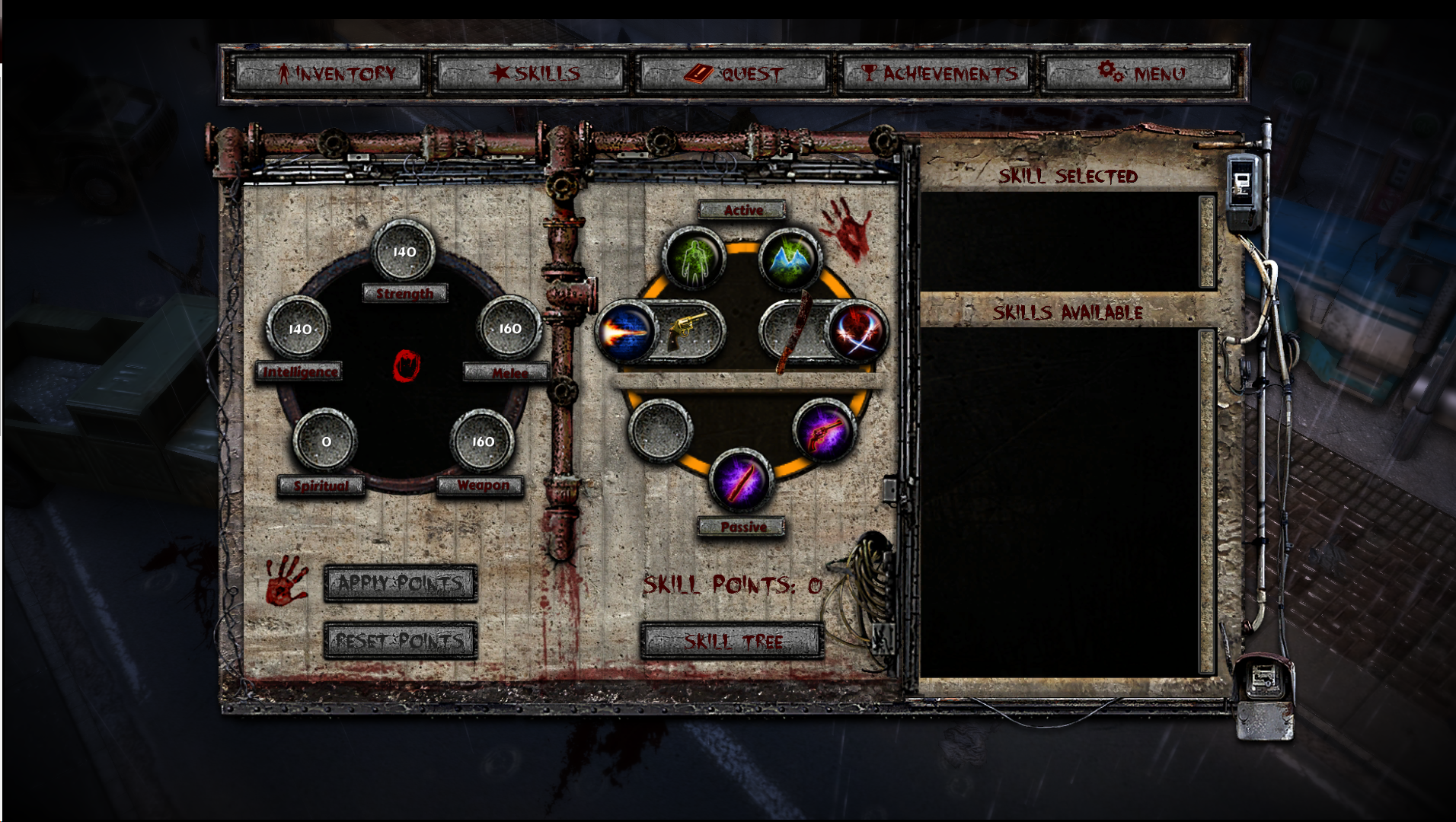
Task: Select the Melee attribute orb
Action: 509,329
